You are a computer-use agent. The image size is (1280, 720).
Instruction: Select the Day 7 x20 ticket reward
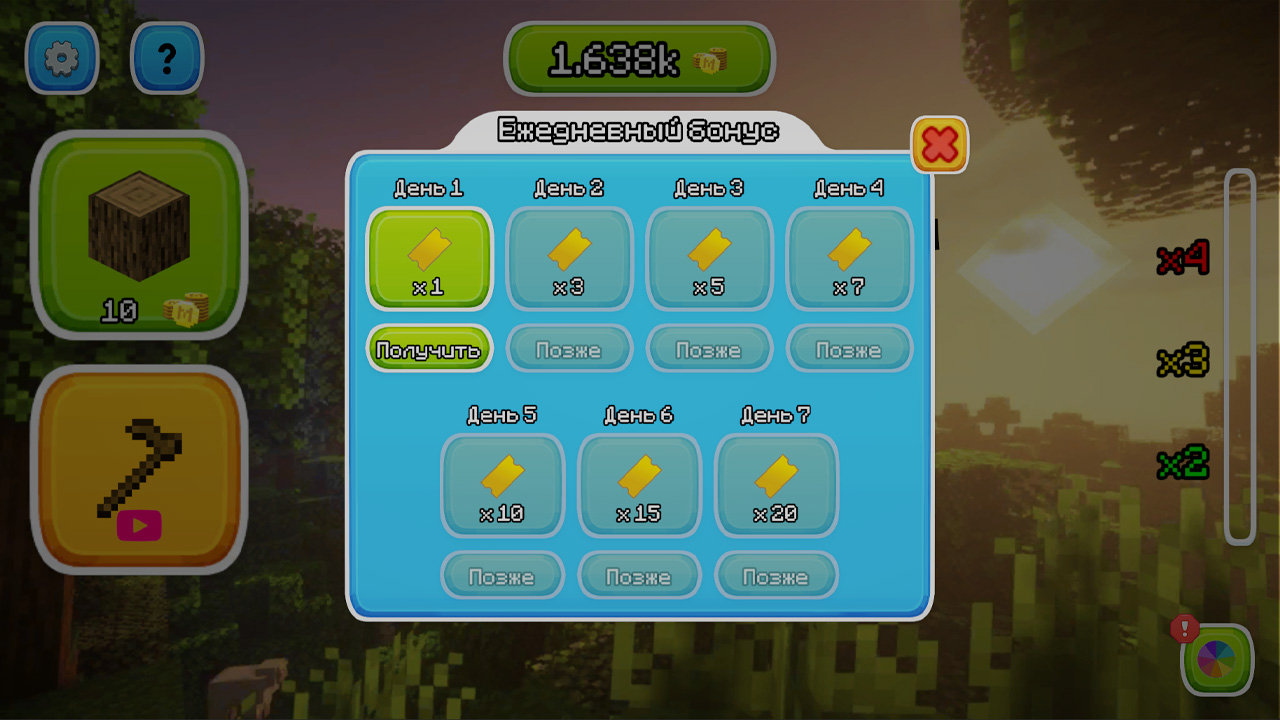[x=777, y=485]
